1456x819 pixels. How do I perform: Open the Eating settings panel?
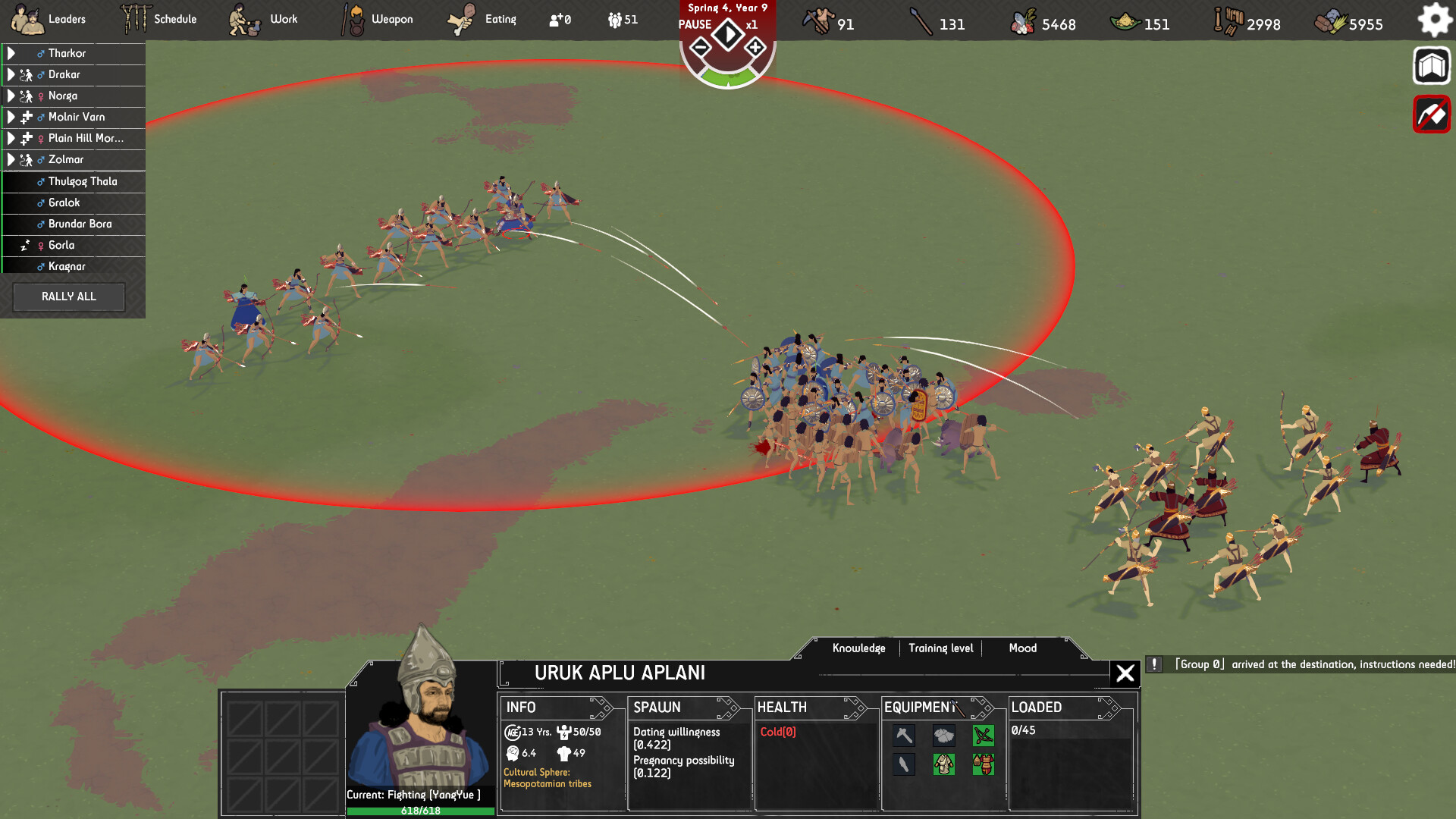click(x=500, y=19)
